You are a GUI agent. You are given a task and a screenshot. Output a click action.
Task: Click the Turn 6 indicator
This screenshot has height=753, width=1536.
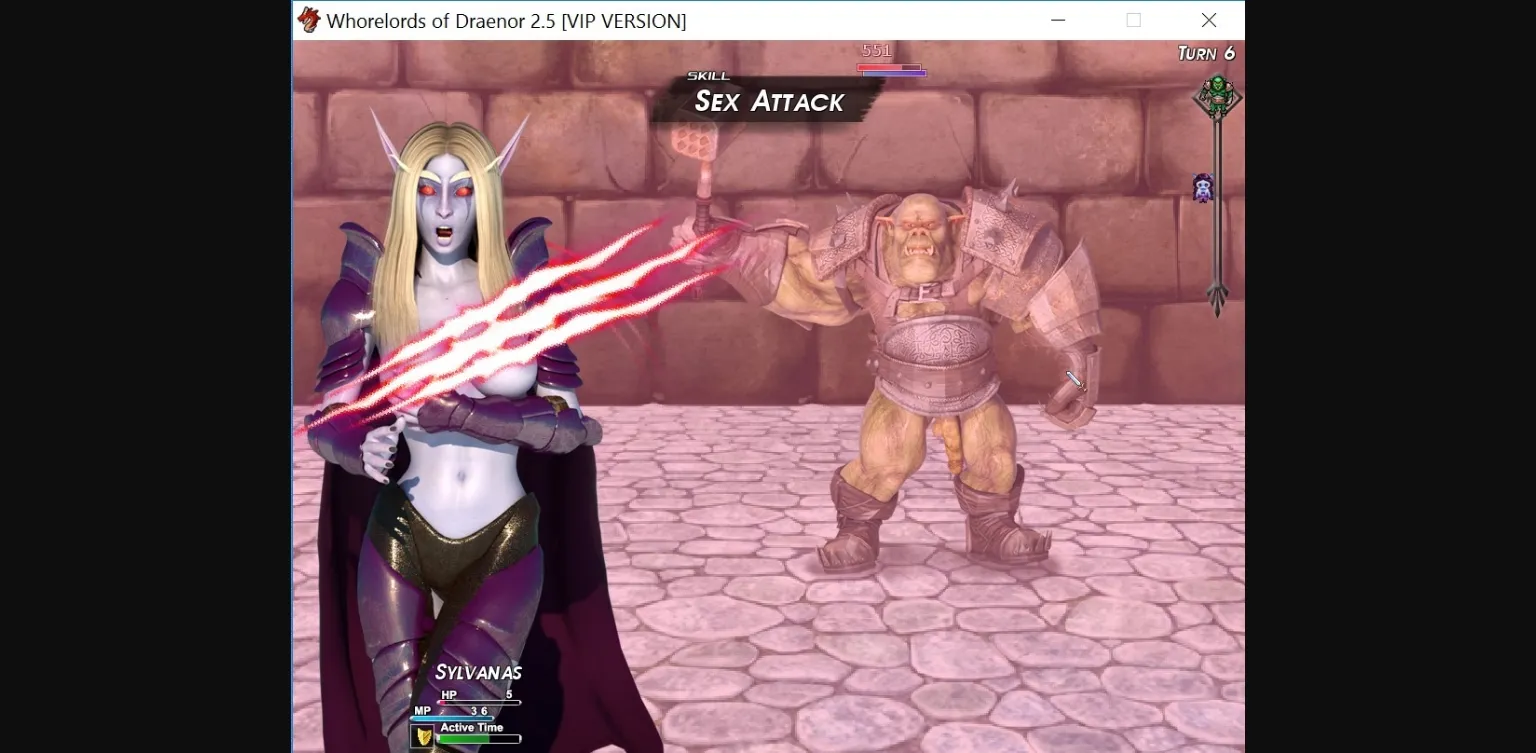click(x=1206, y=52)
